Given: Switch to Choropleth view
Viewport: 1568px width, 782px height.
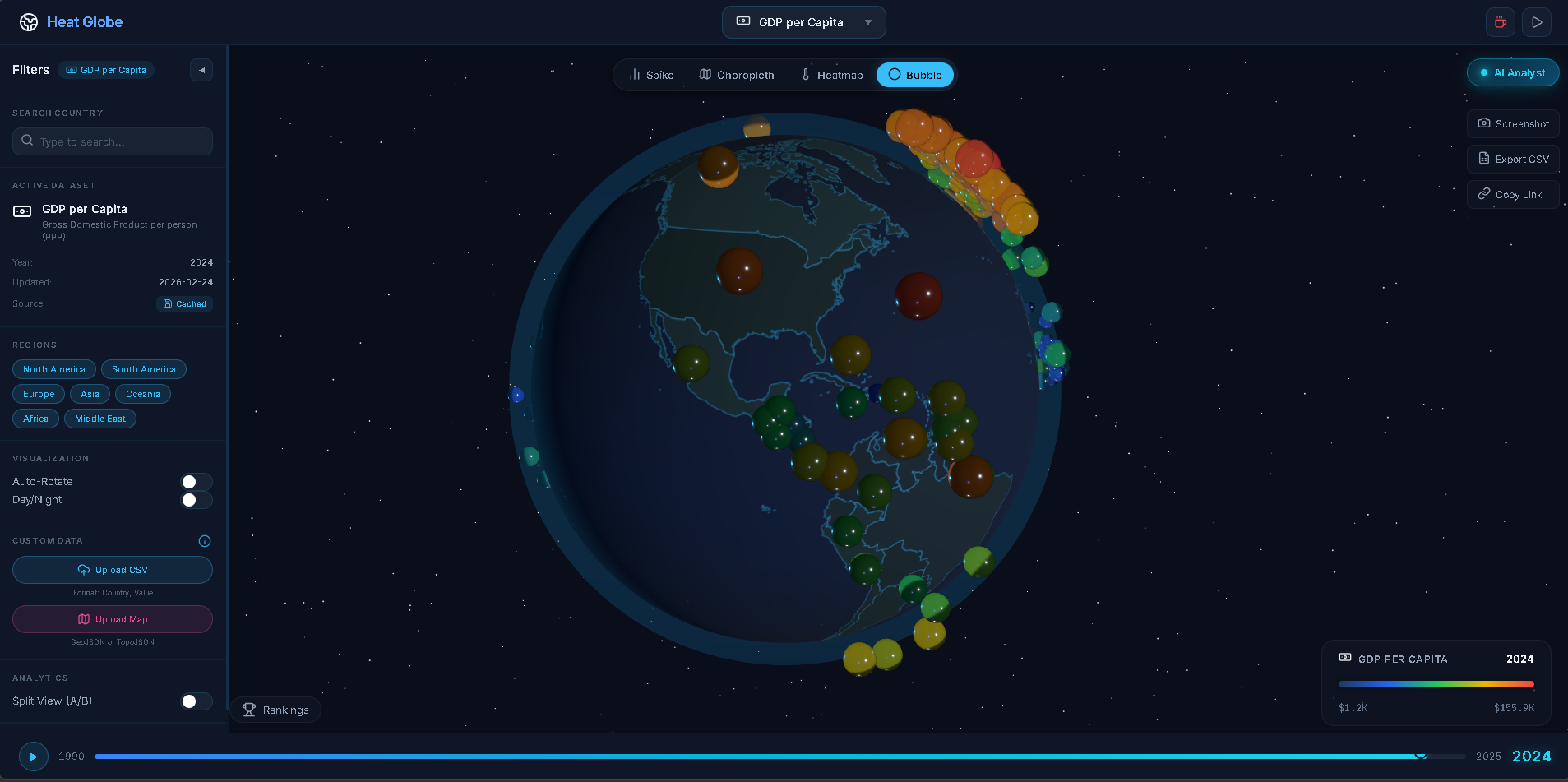Looking at the screenshot, I should 736,75.
